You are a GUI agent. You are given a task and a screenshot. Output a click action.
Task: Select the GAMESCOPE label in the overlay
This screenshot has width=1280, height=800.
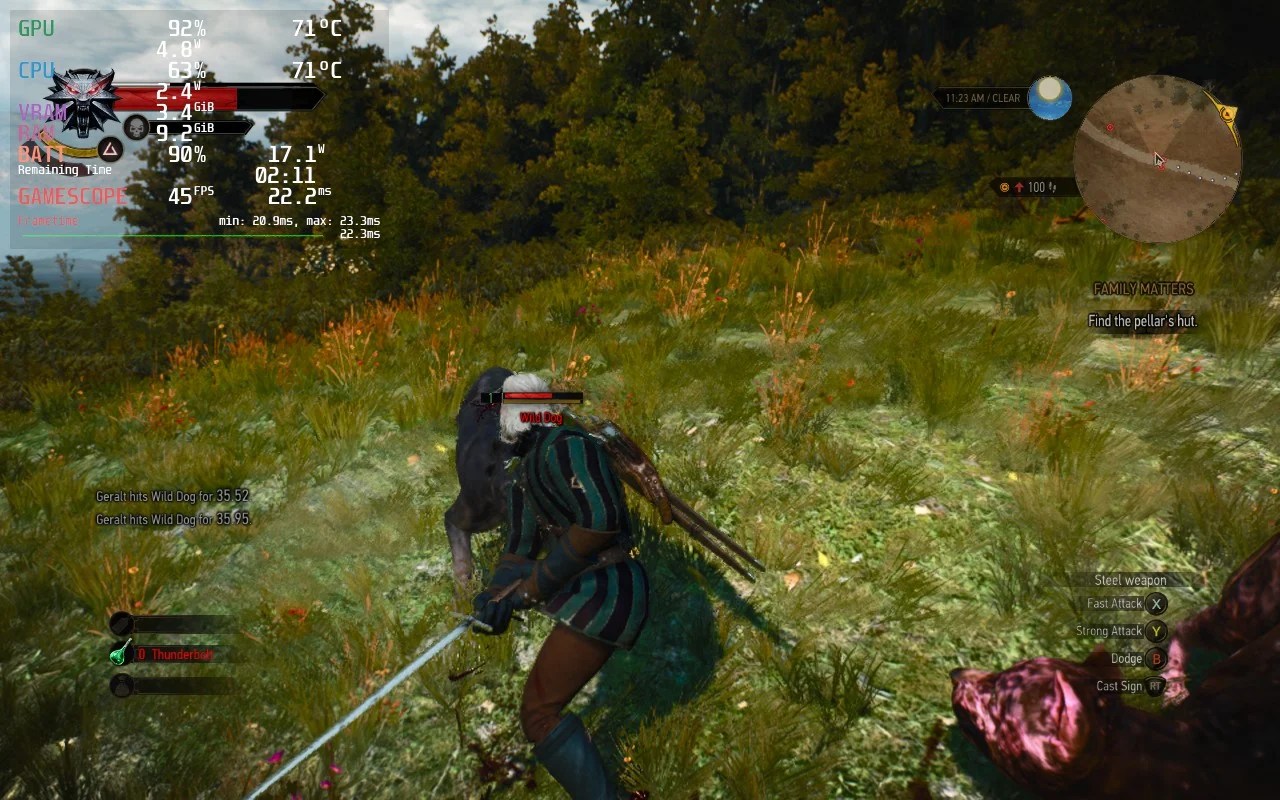pos(70,196)
